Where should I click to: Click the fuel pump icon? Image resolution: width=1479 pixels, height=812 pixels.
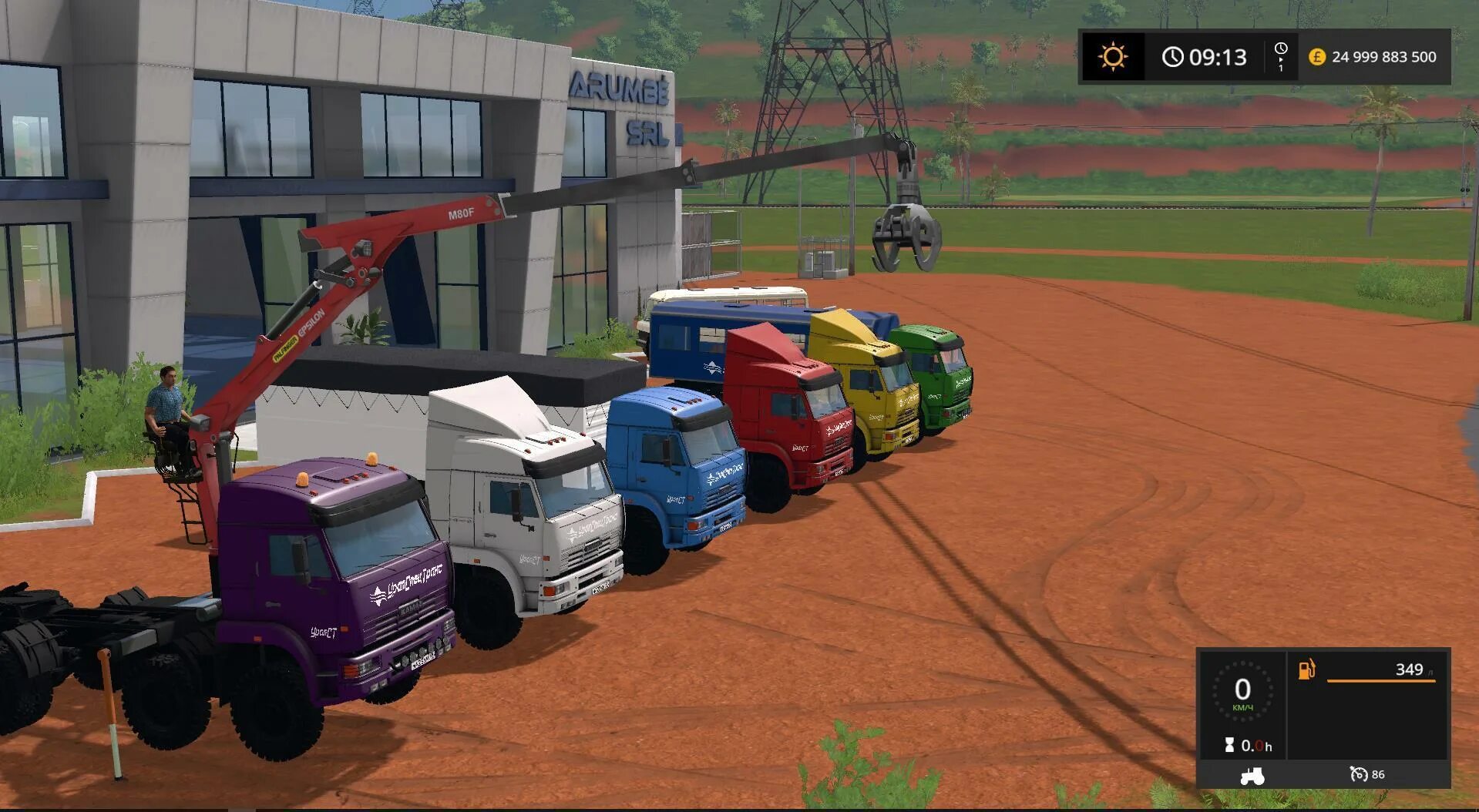pyautogui.click(x=1307, y=669)
